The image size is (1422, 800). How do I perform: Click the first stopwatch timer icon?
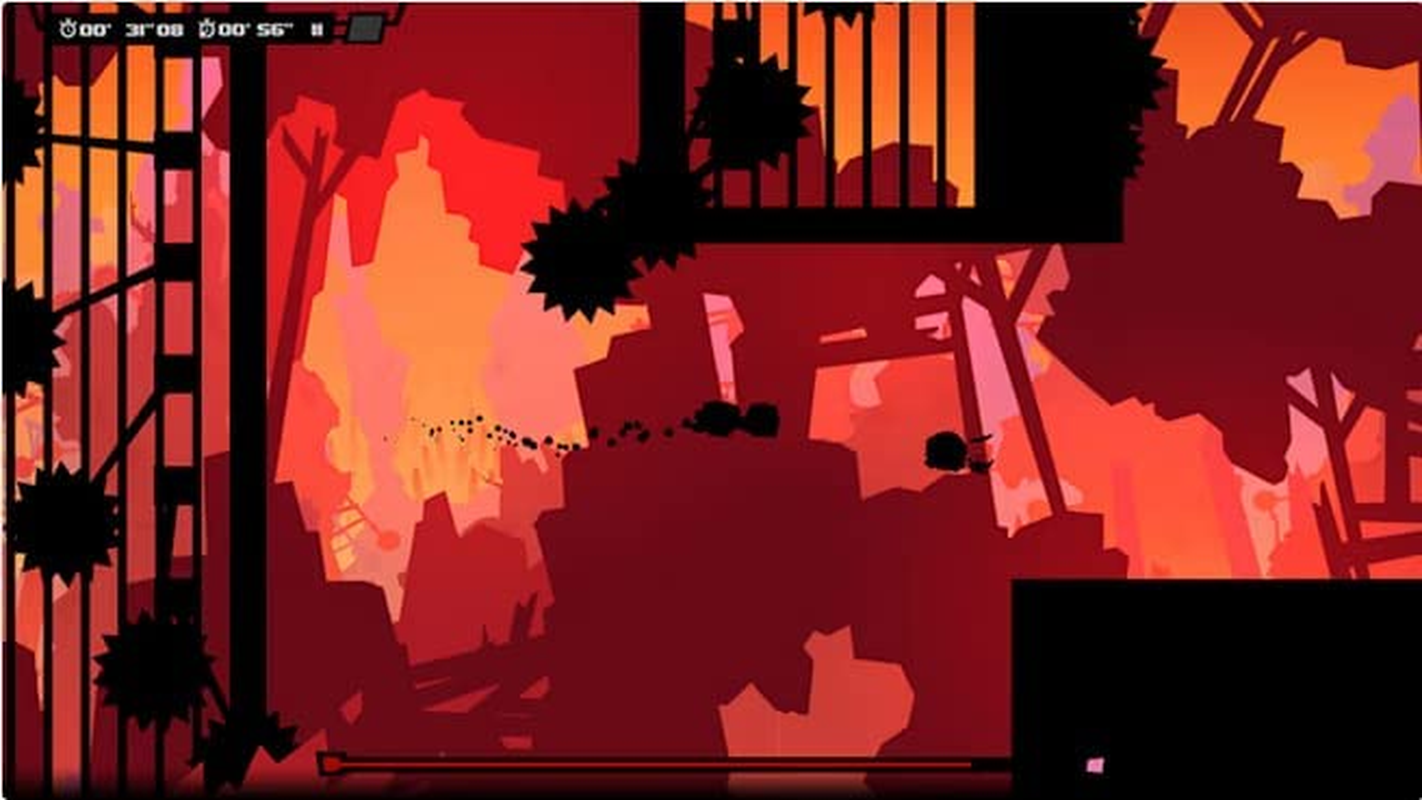point(70,30)
